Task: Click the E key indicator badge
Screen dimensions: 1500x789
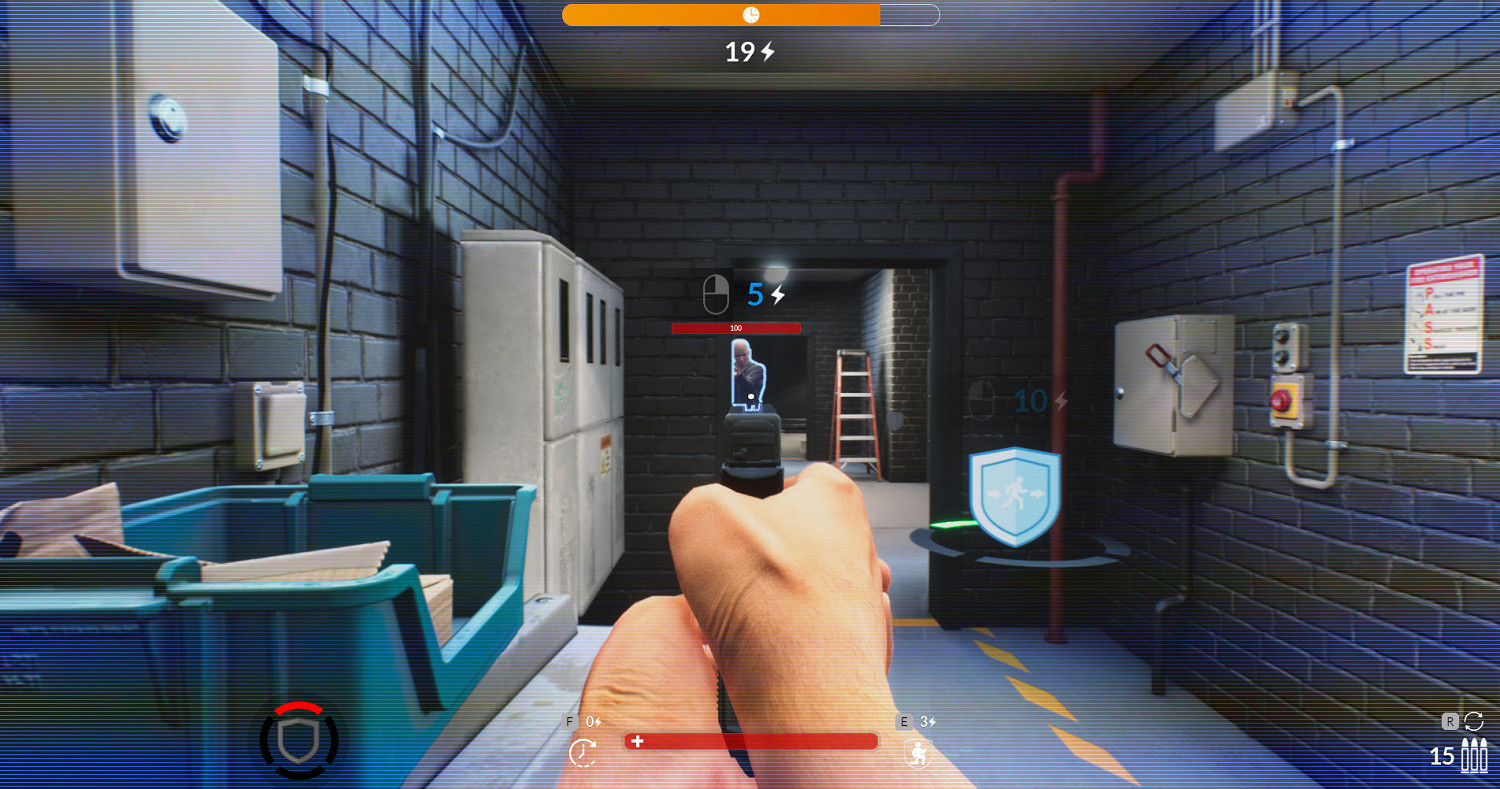Action: pyautogui.click(x=903, y=720)
